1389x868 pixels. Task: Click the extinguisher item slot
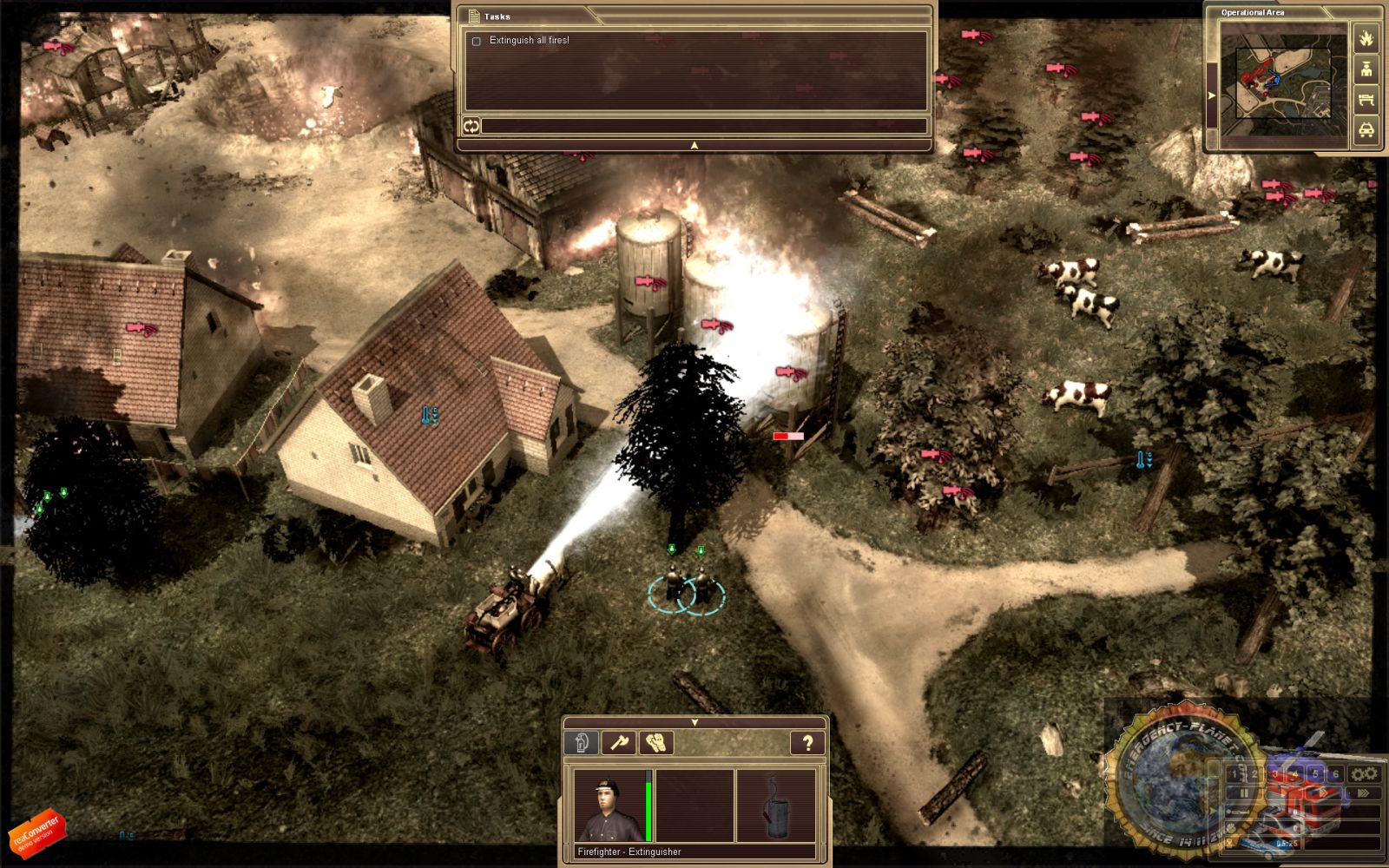(x=776, y=807)
